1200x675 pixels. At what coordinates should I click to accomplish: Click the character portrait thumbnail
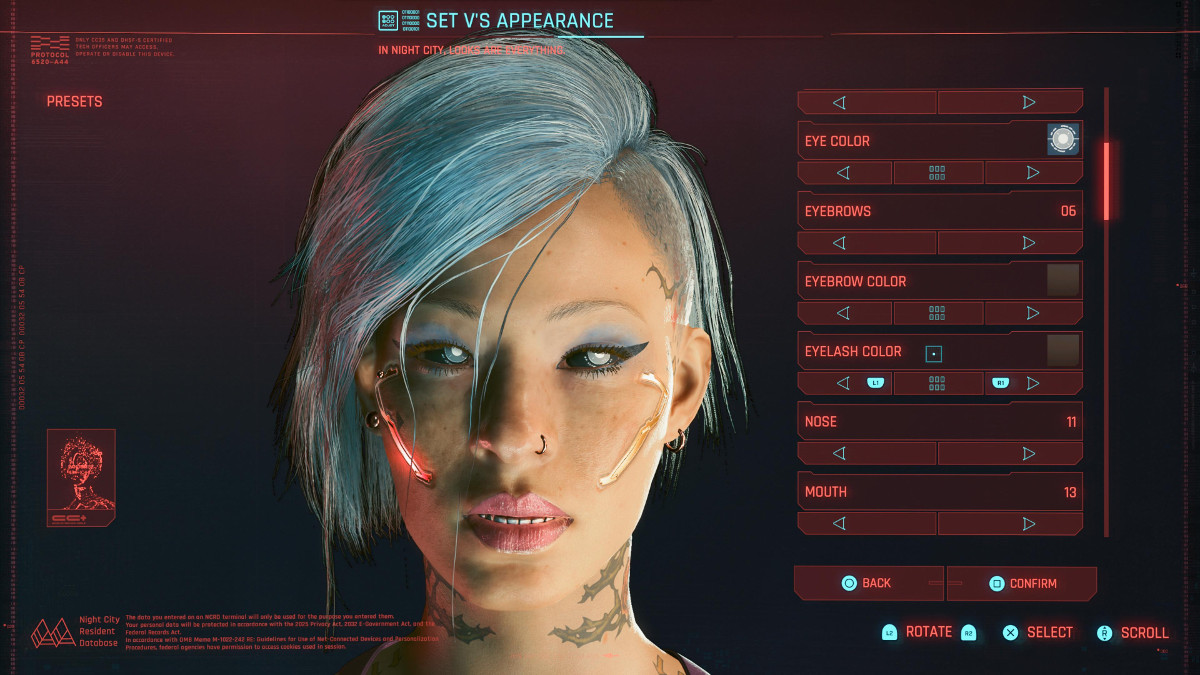81,477
